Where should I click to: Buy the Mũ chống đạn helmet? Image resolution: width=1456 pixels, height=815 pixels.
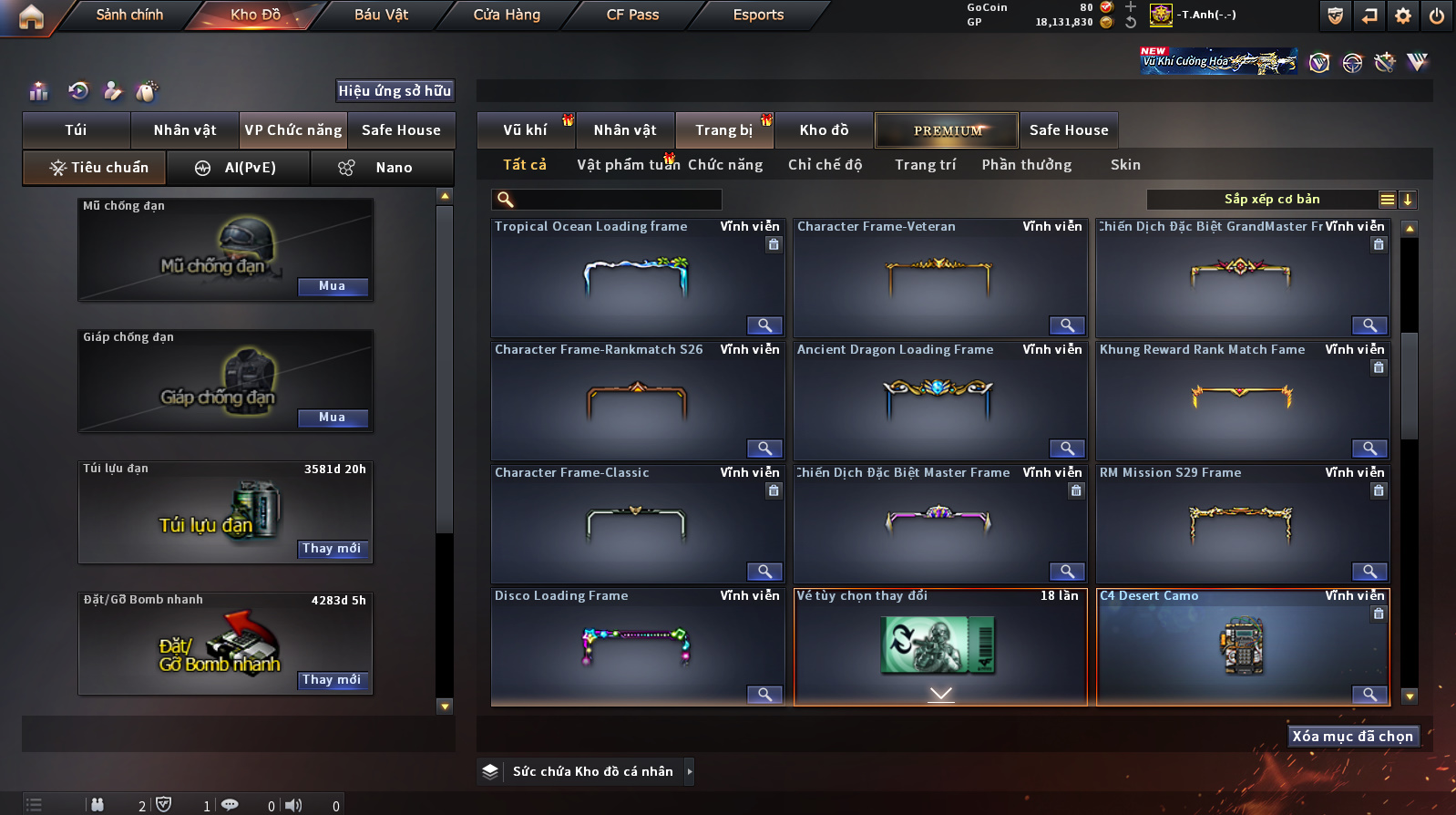pyautogui.click(x=332, y=286)
